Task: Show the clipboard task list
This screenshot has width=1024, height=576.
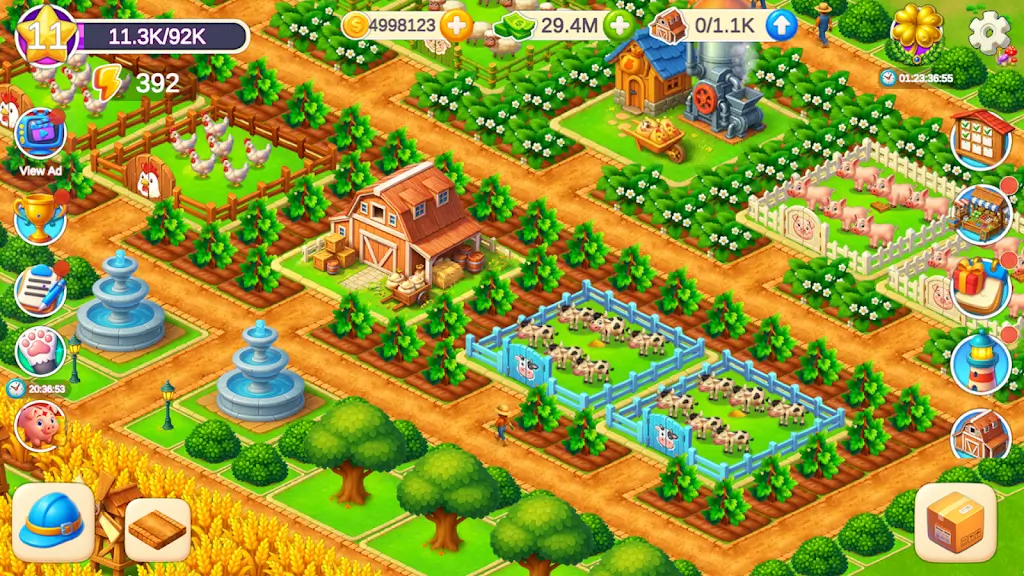Action: 40,288
